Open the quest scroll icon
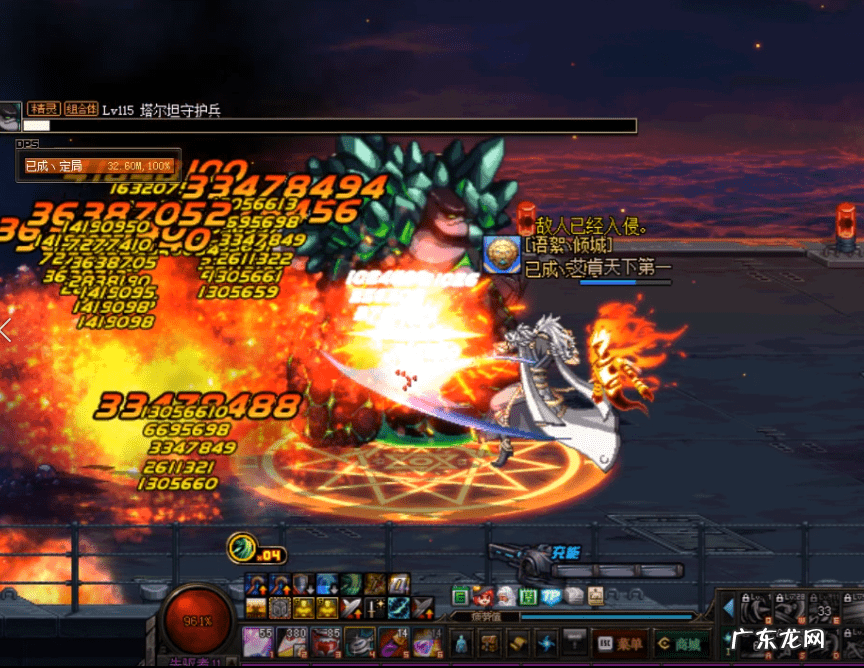This screenshot has width=864, height=668. pyautogui.click(x=517, y=642)
